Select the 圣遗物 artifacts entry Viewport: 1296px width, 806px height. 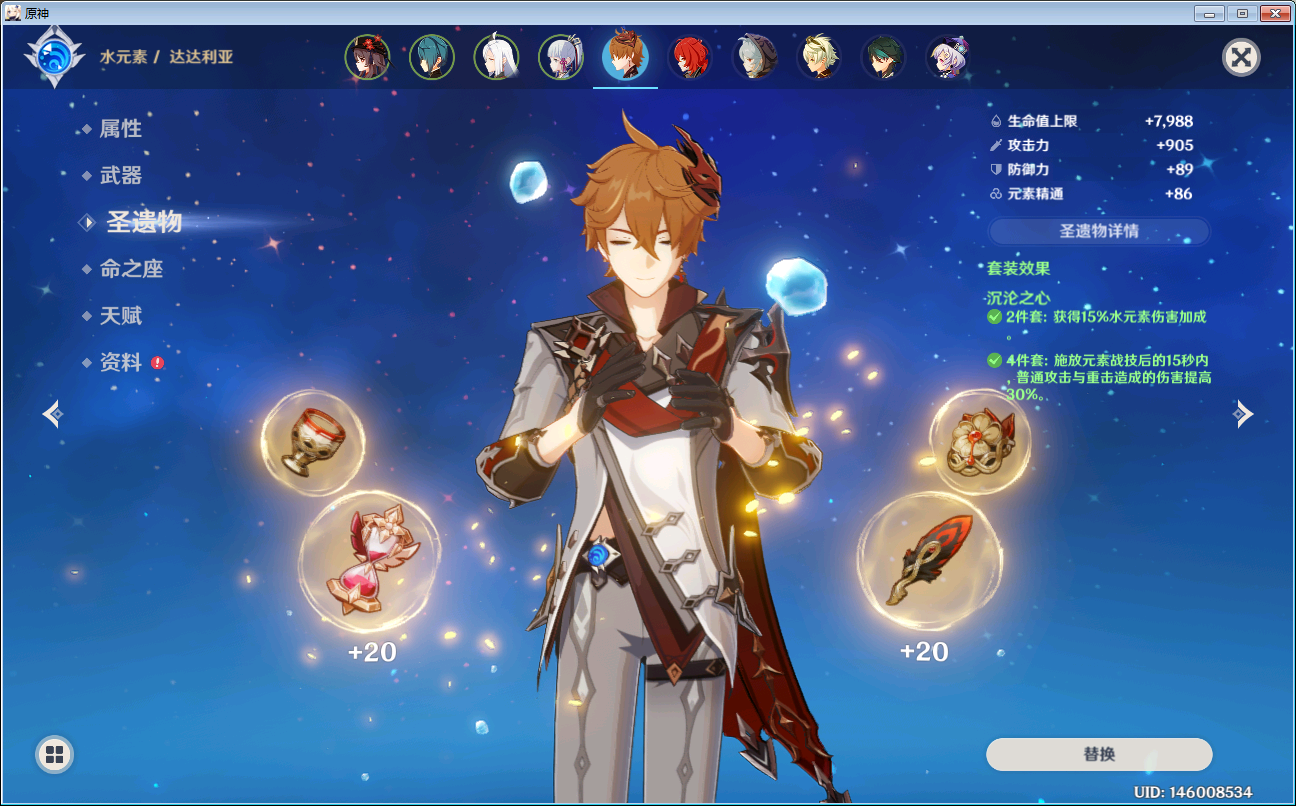(144, 222)
